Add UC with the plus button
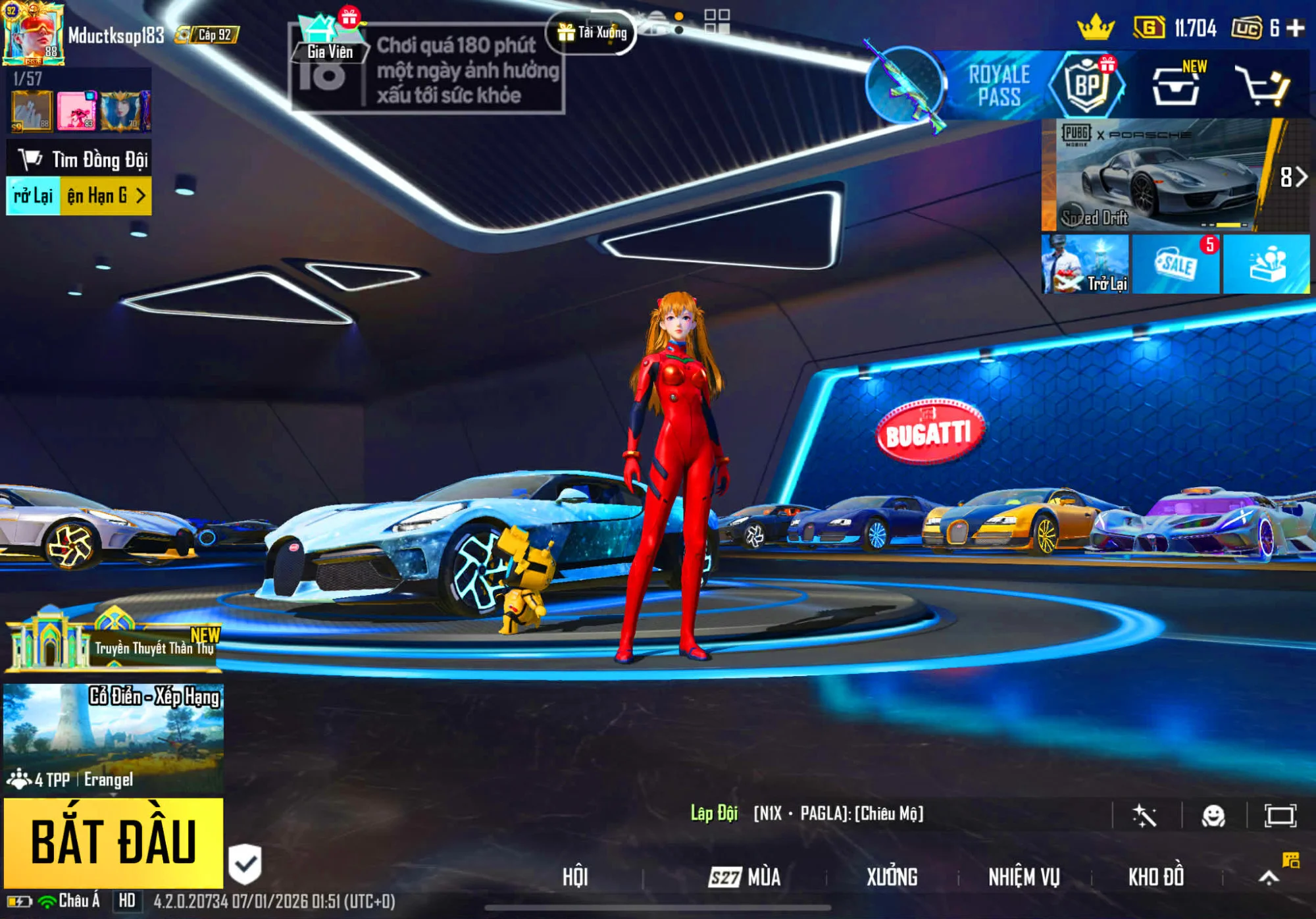This screenshot has height=919, width=1316. point(1296,28)
